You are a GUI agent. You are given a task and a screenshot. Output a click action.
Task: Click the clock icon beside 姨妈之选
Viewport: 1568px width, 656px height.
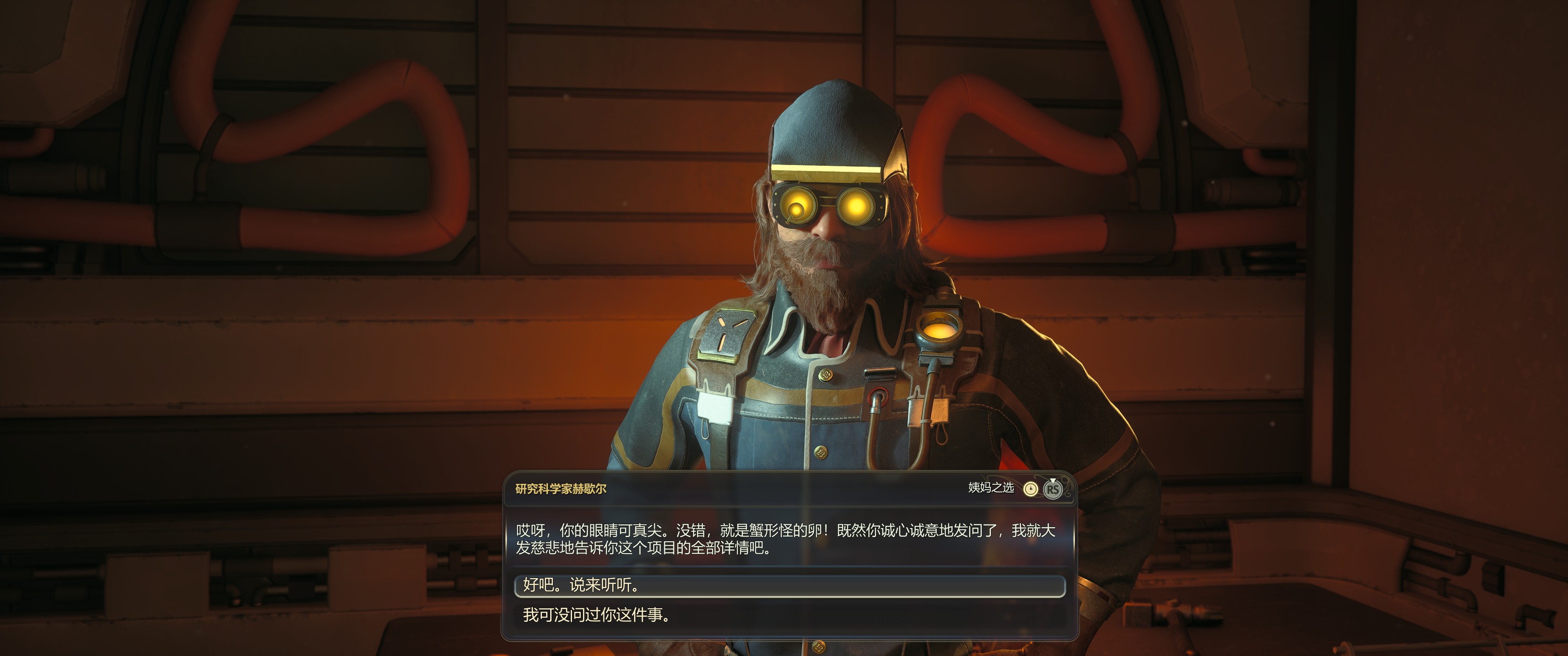pyautogui.click(x=1030, y=489)
